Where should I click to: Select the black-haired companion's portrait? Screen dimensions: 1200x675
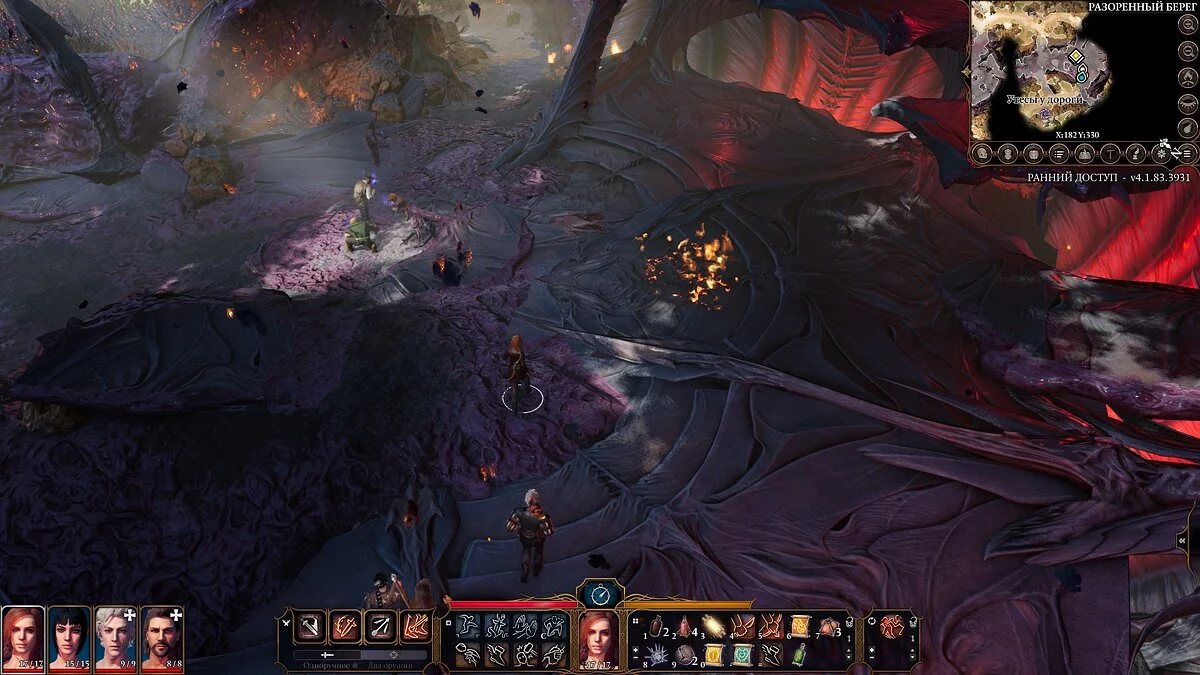(70, 637)
